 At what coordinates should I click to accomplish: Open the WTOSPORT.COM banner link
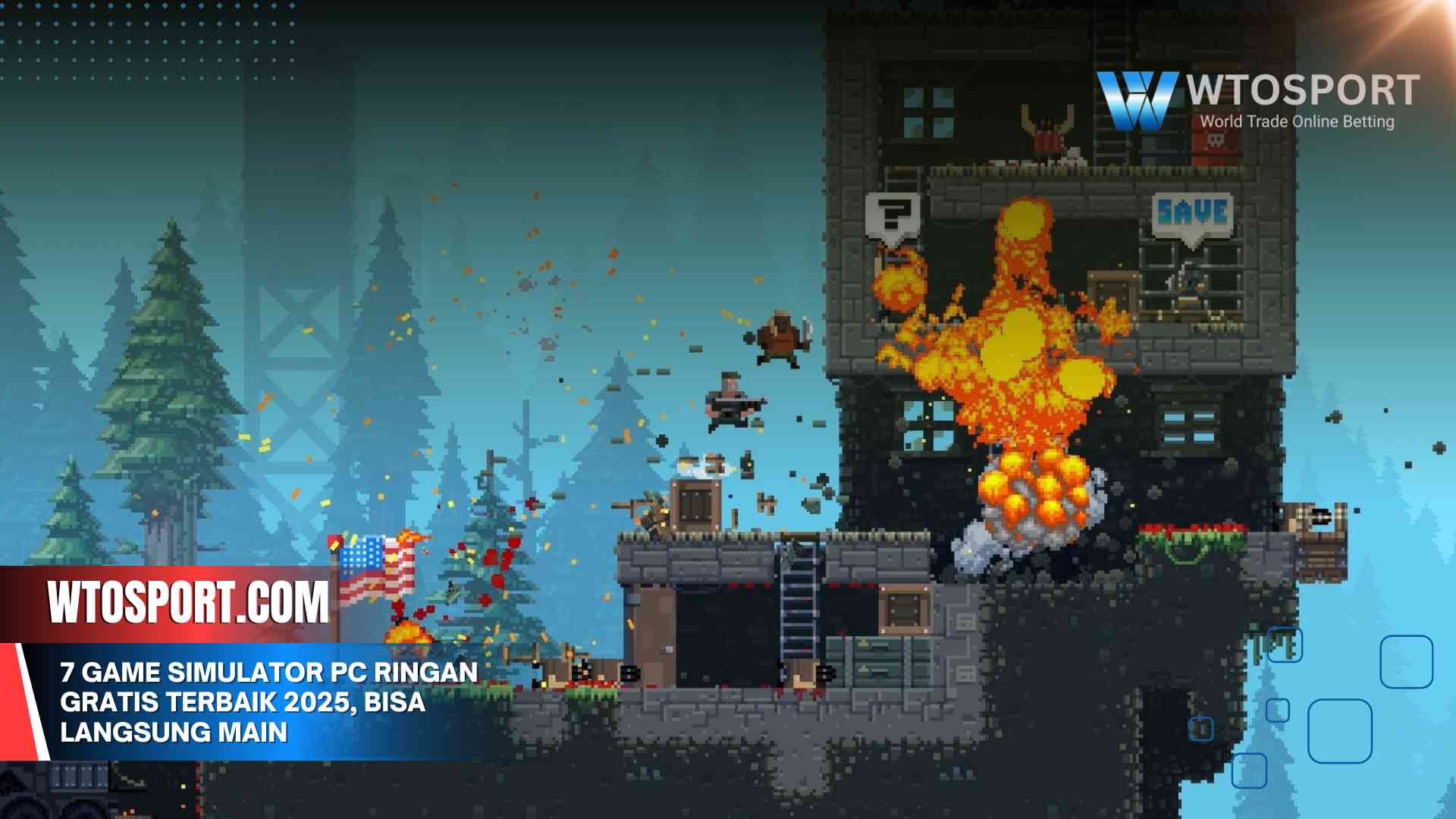point(188,603)
